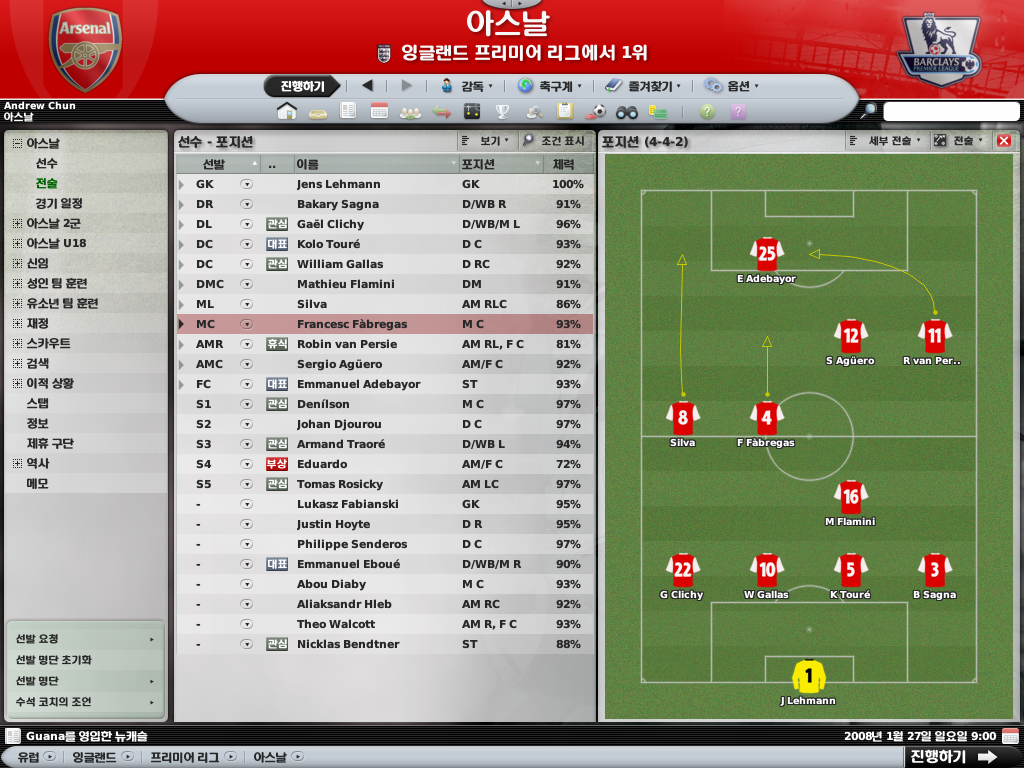1024x768 pixels.
Task: Select 선수 in the sidebar
Action: (x=47, y=163)
